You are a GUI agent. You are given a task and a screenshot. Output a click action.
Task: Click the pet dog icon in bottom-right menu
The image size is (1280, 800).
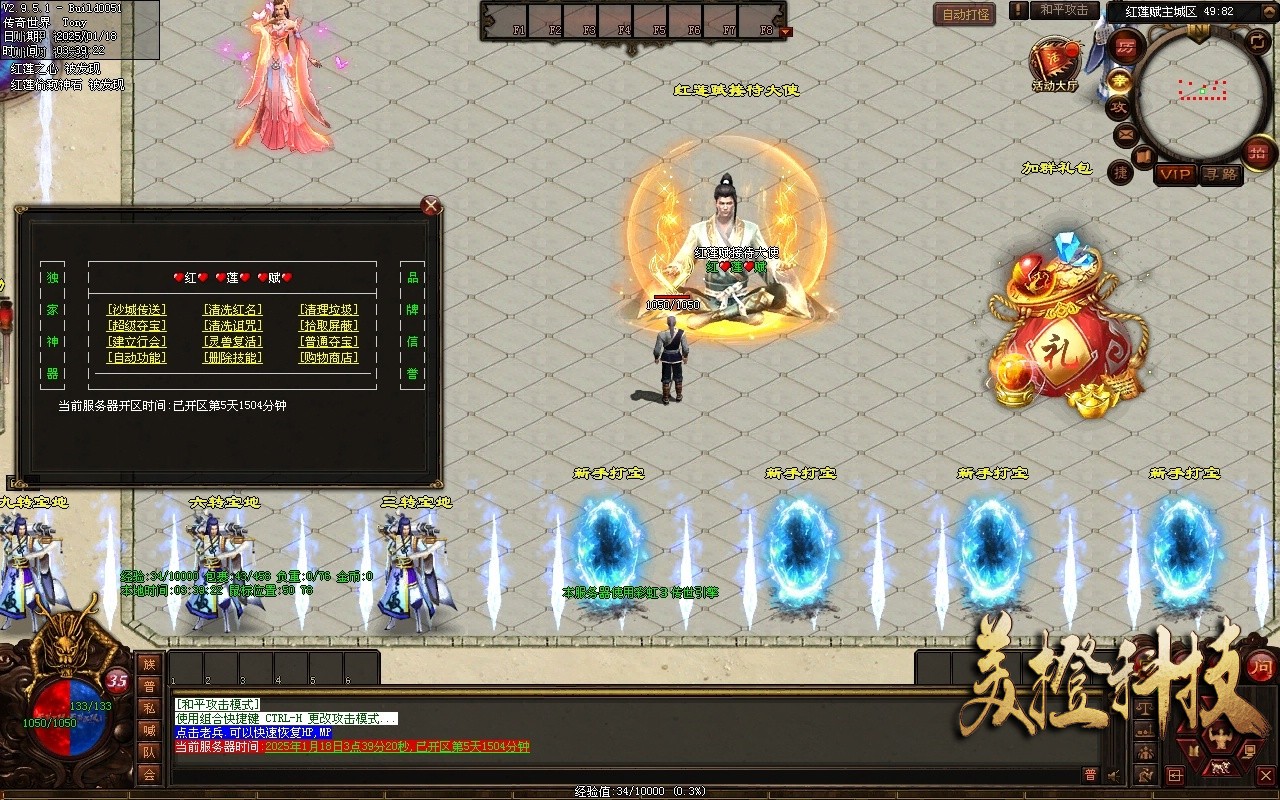pos(1221,767)
